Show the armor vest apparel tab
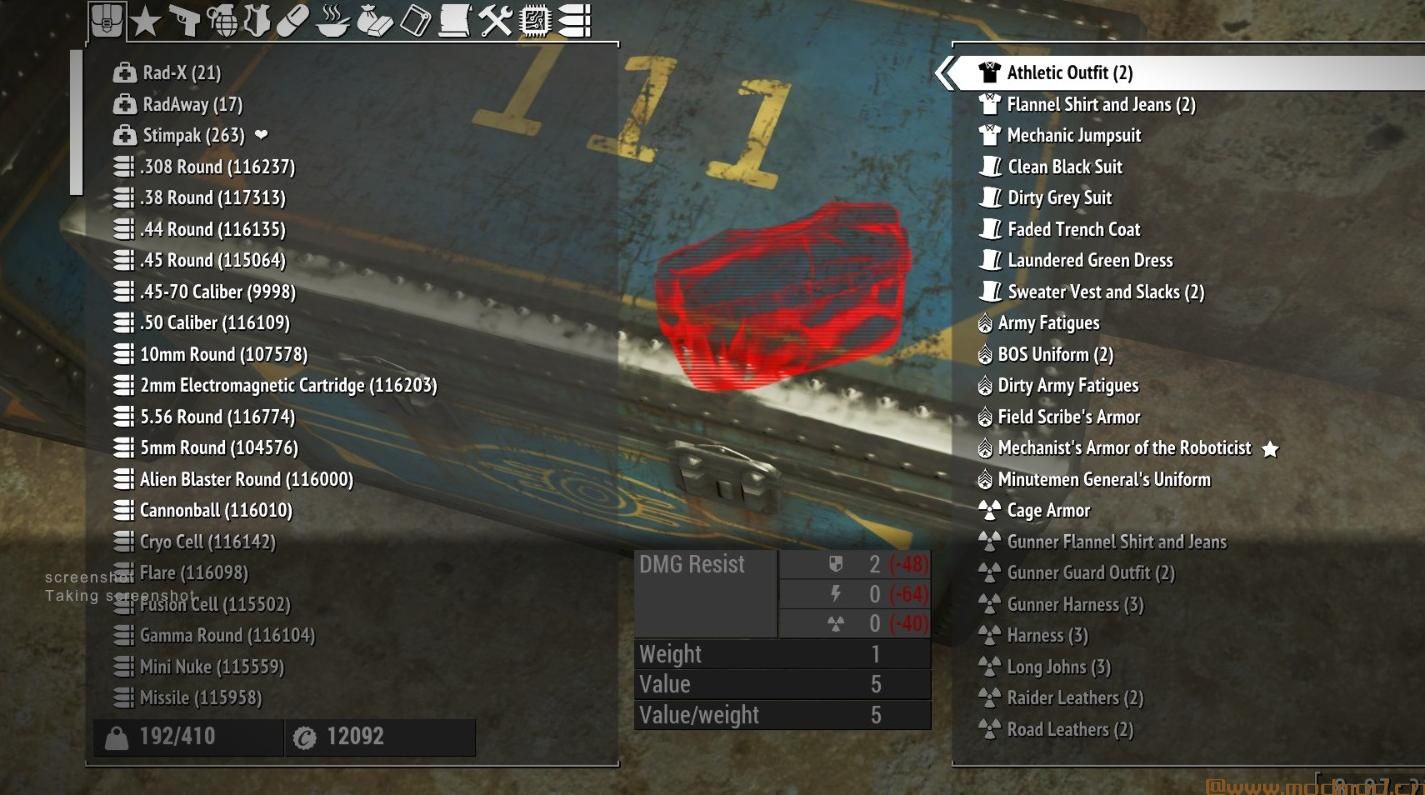The width and height of the screenshot is (1425, 795). 257,20
